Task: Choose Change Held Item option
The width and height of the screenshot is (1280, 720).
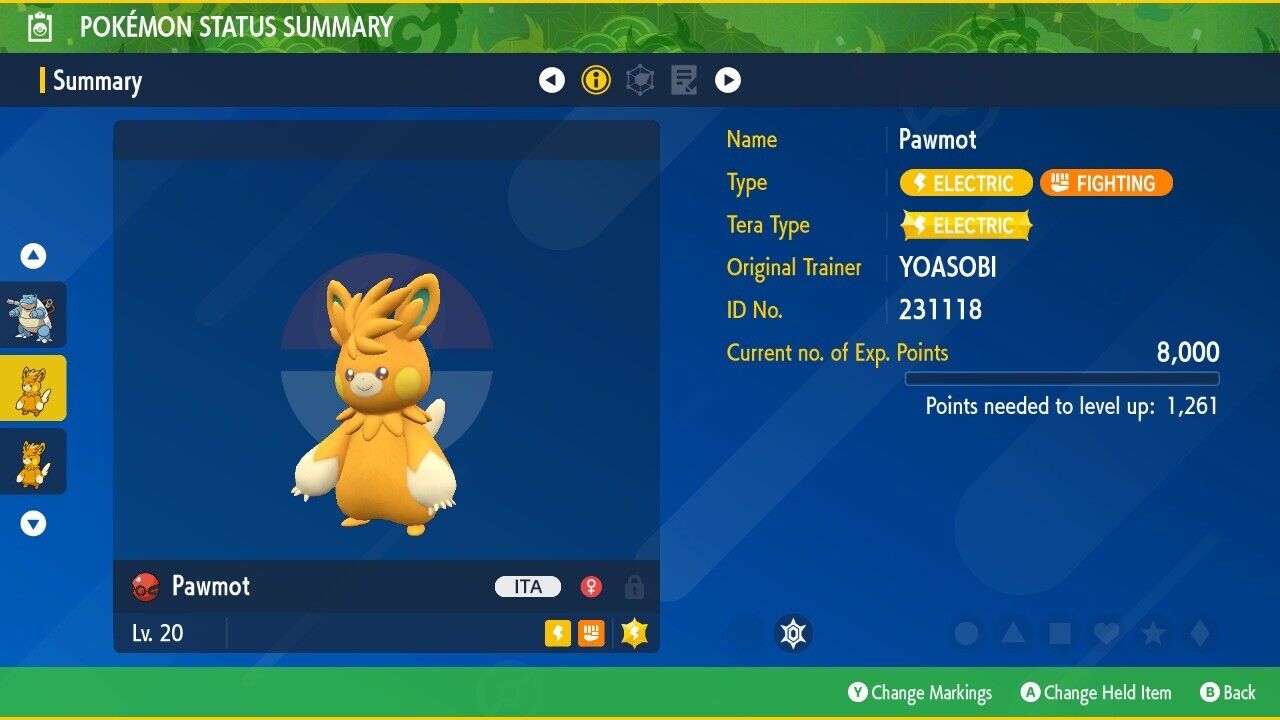Action: point(1096,693)
